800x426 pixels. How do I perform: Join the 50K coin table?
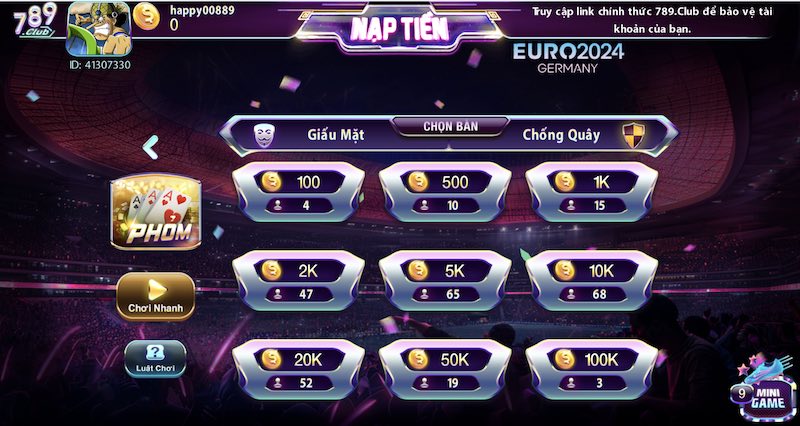(445, 369)
